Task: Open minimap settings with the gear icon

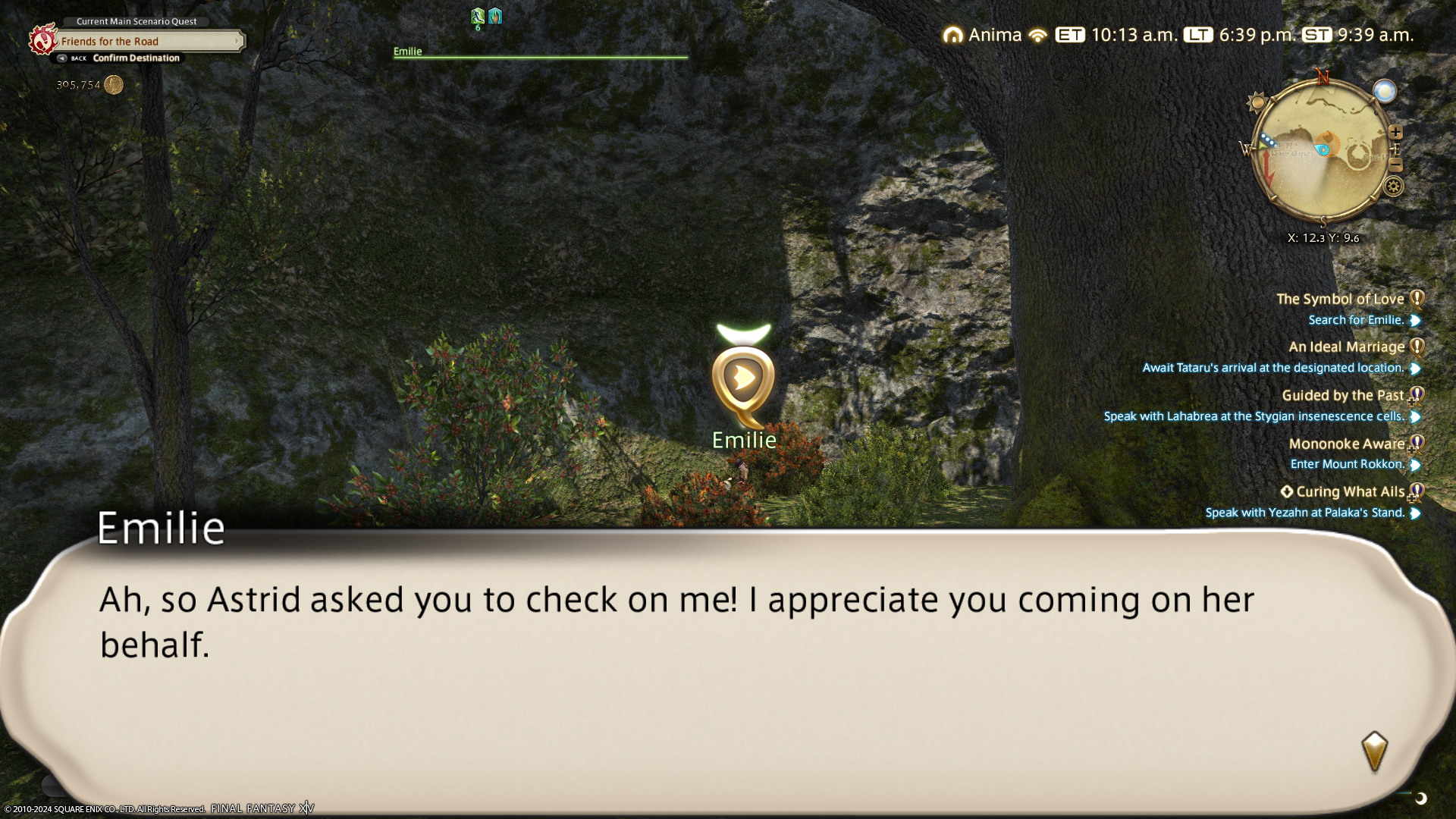Action: [1393, 186]
